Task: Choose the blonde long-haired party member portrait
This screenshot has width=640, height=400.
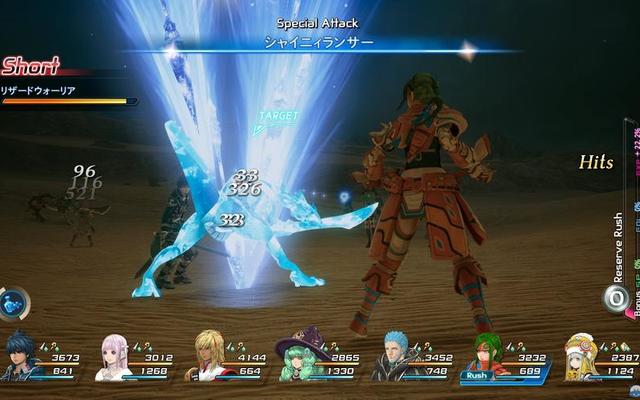Action: click(x=211, y=357)
